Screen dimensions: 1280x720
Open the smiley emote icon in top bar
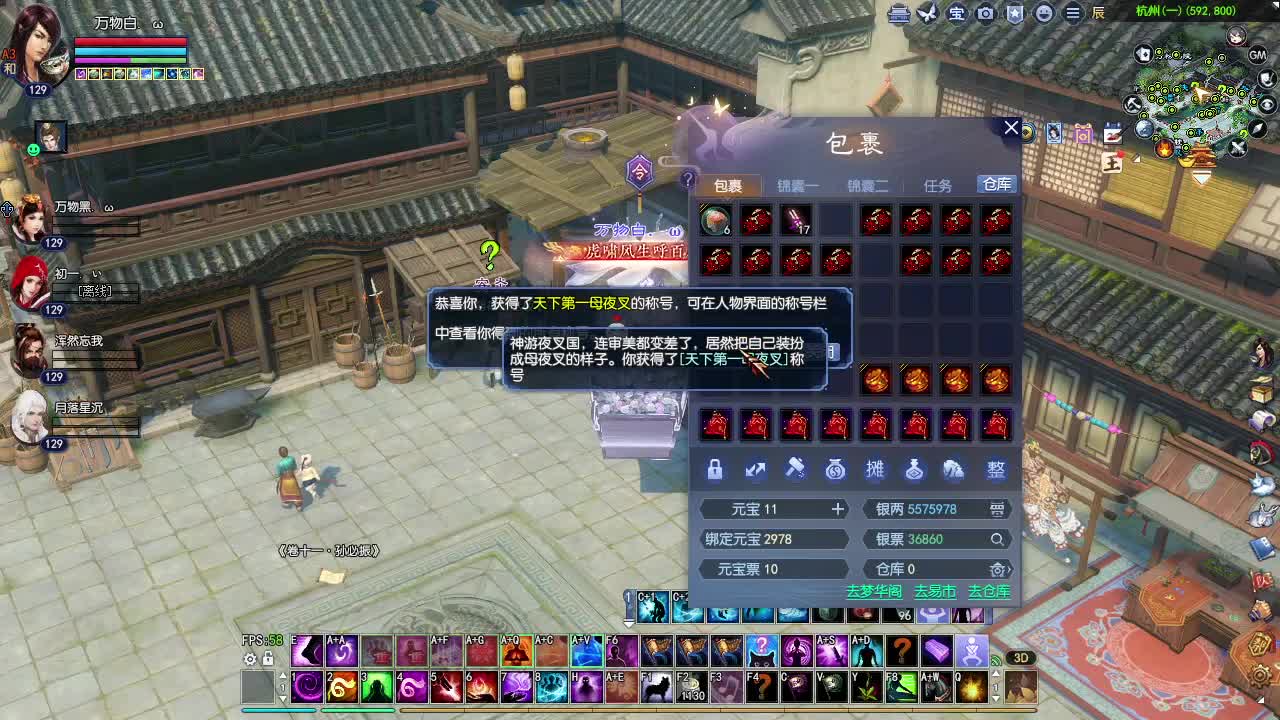(x=1044, y=14)
